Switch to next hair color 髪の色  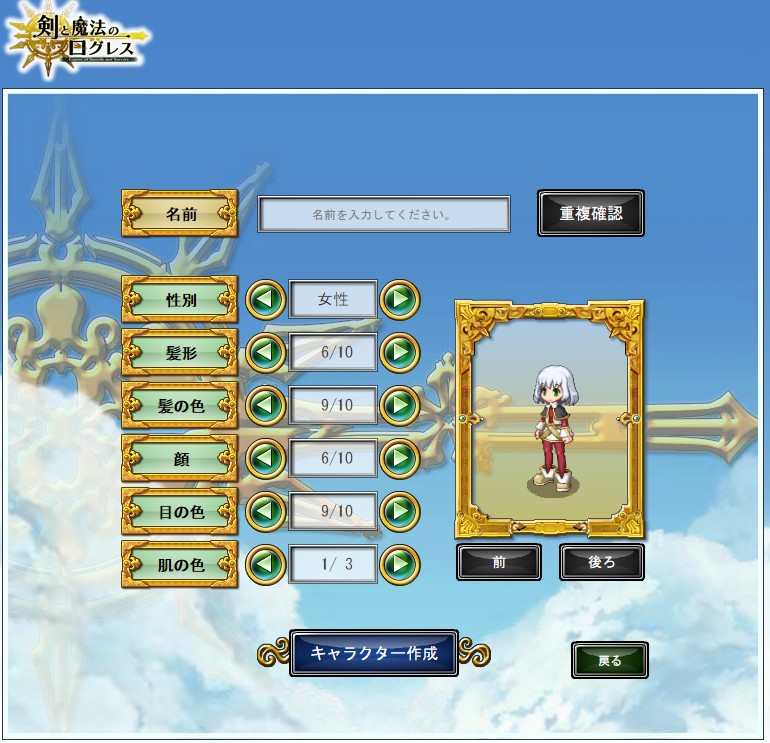(x=399, y=405)
